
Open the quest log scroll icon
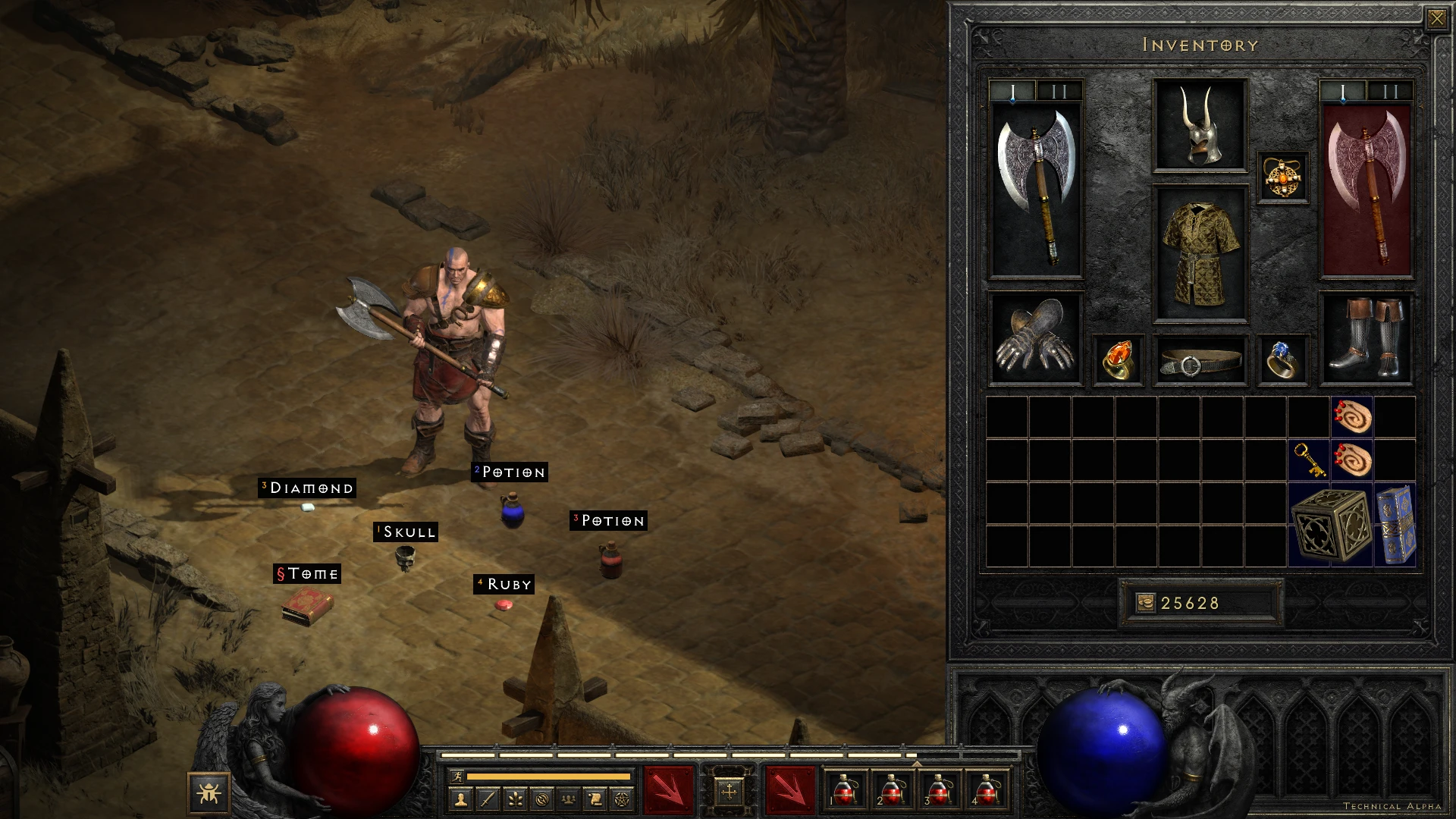(x=595, y=799)
